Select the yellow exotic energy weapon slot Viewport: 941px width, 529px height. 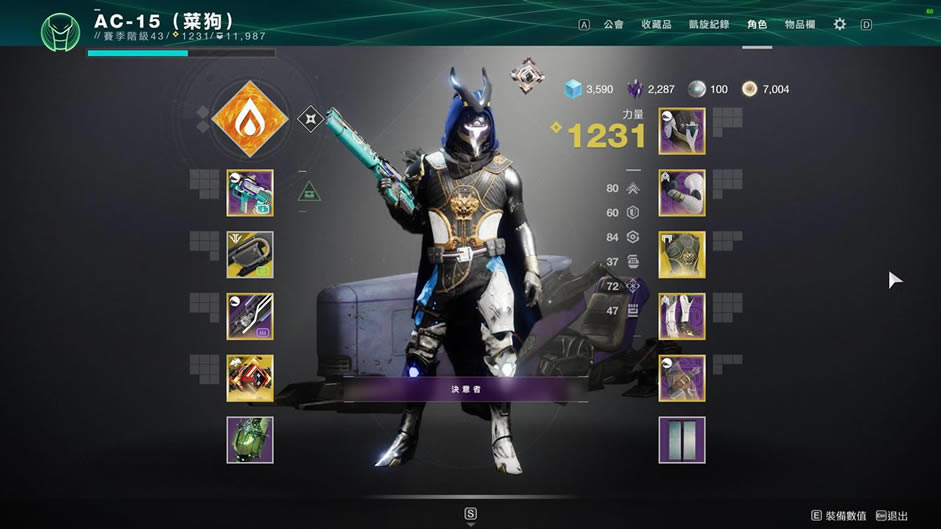click(x=250, y=255)
